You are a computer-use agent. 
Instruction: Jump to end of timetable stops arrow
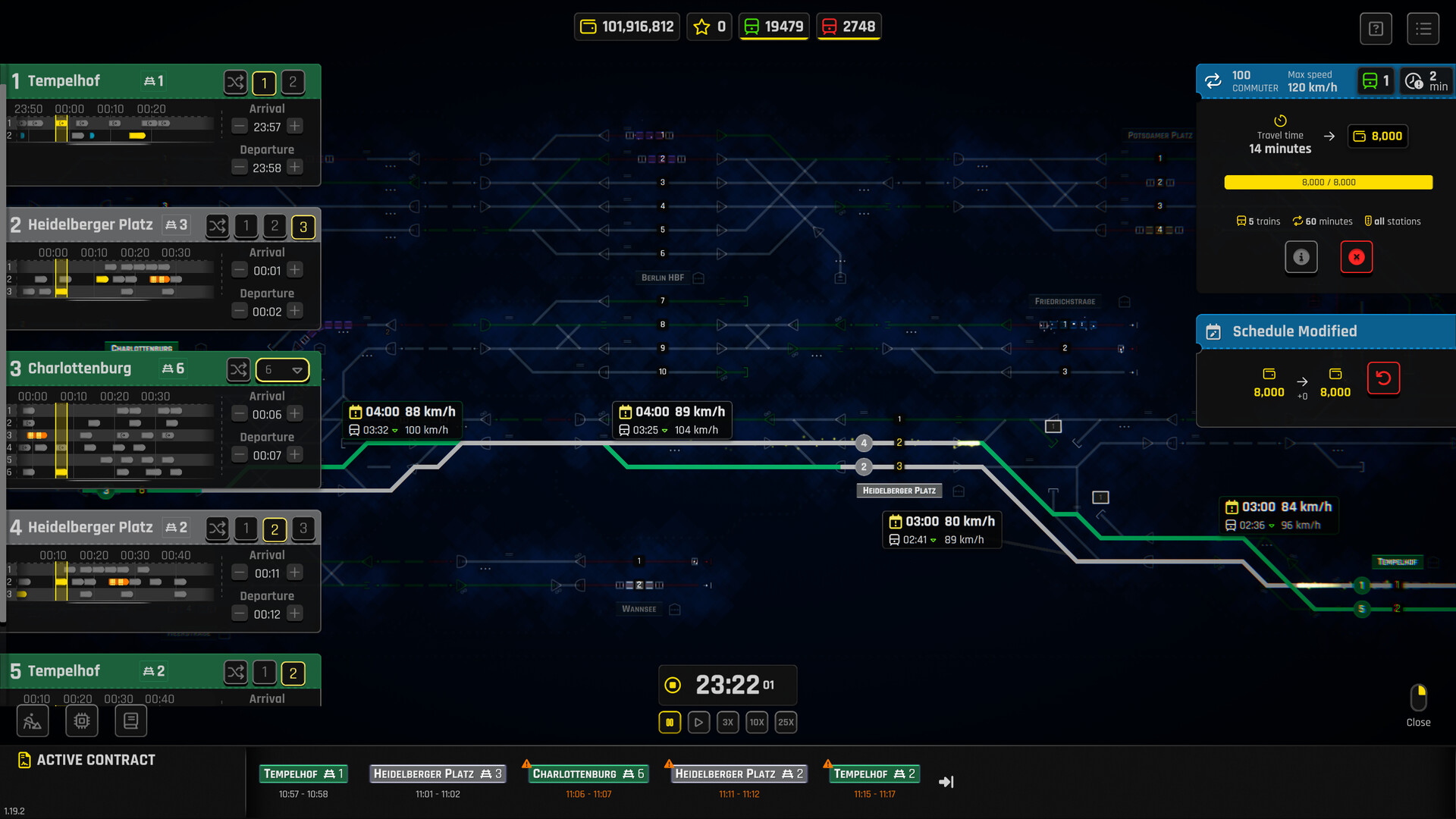tap(946, 782)
